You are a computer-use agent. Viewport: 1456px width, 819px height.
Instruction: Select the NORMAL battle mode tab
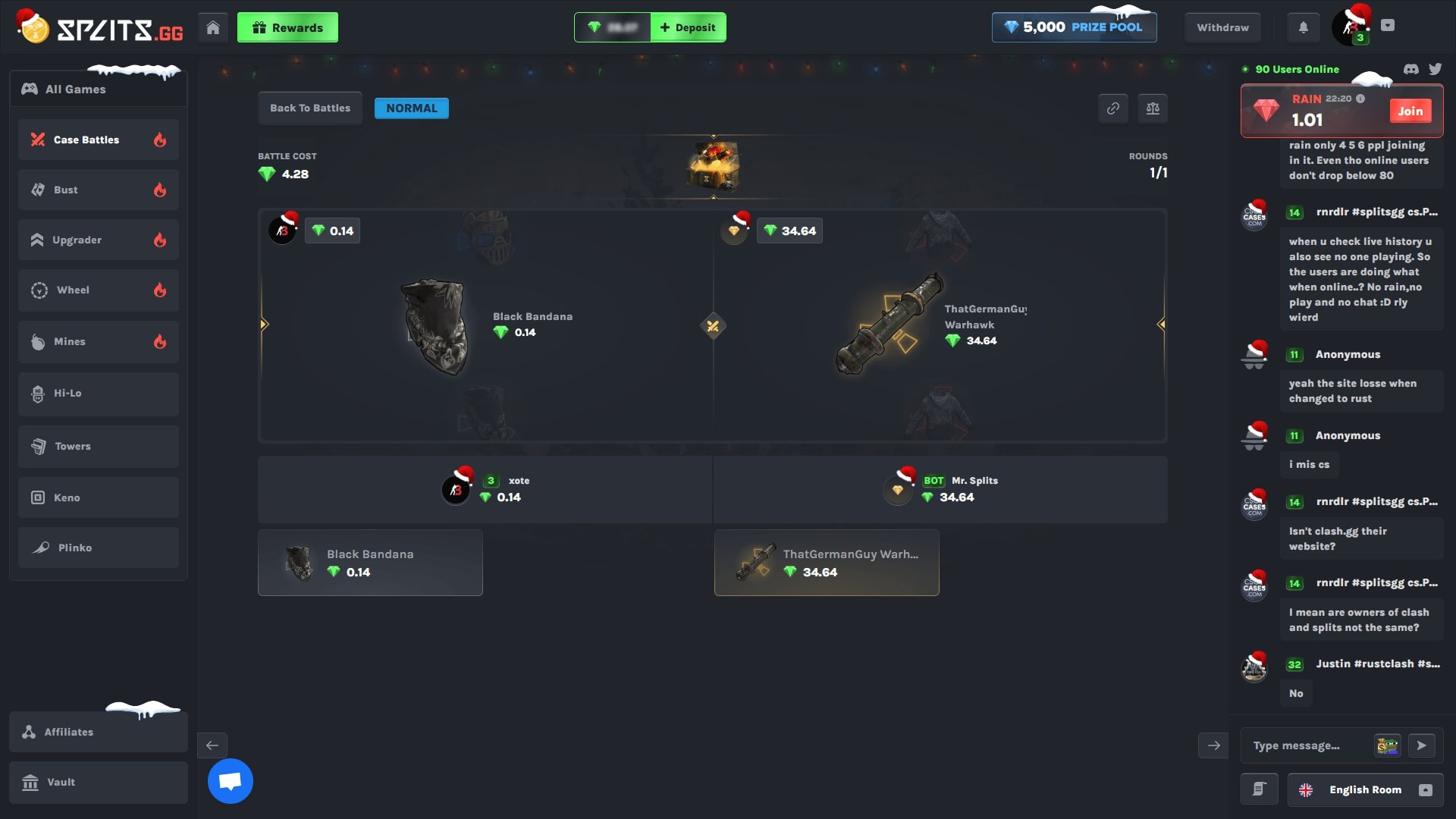click(411, 108)
